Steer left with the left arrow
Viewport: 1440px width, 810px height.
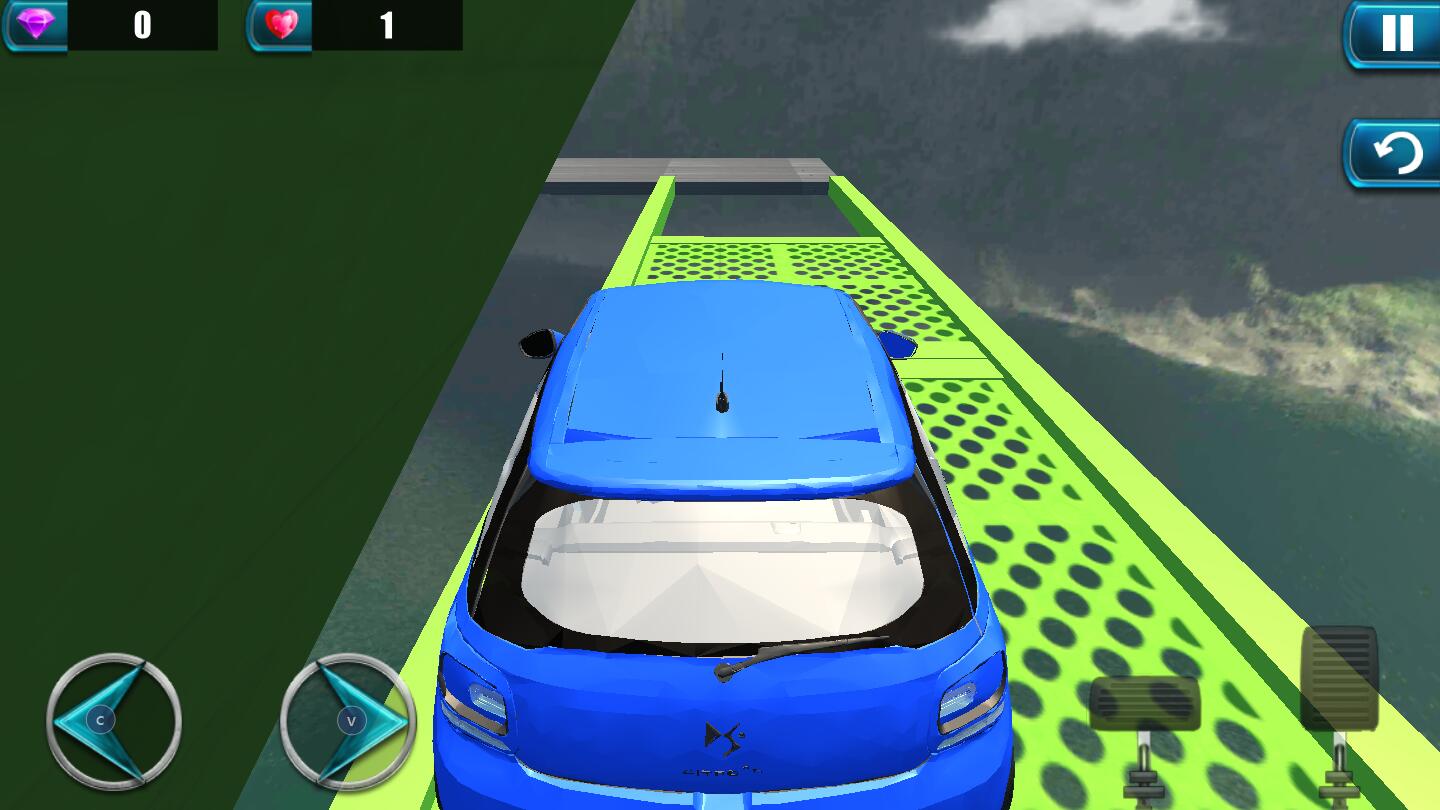click(111, 720)
